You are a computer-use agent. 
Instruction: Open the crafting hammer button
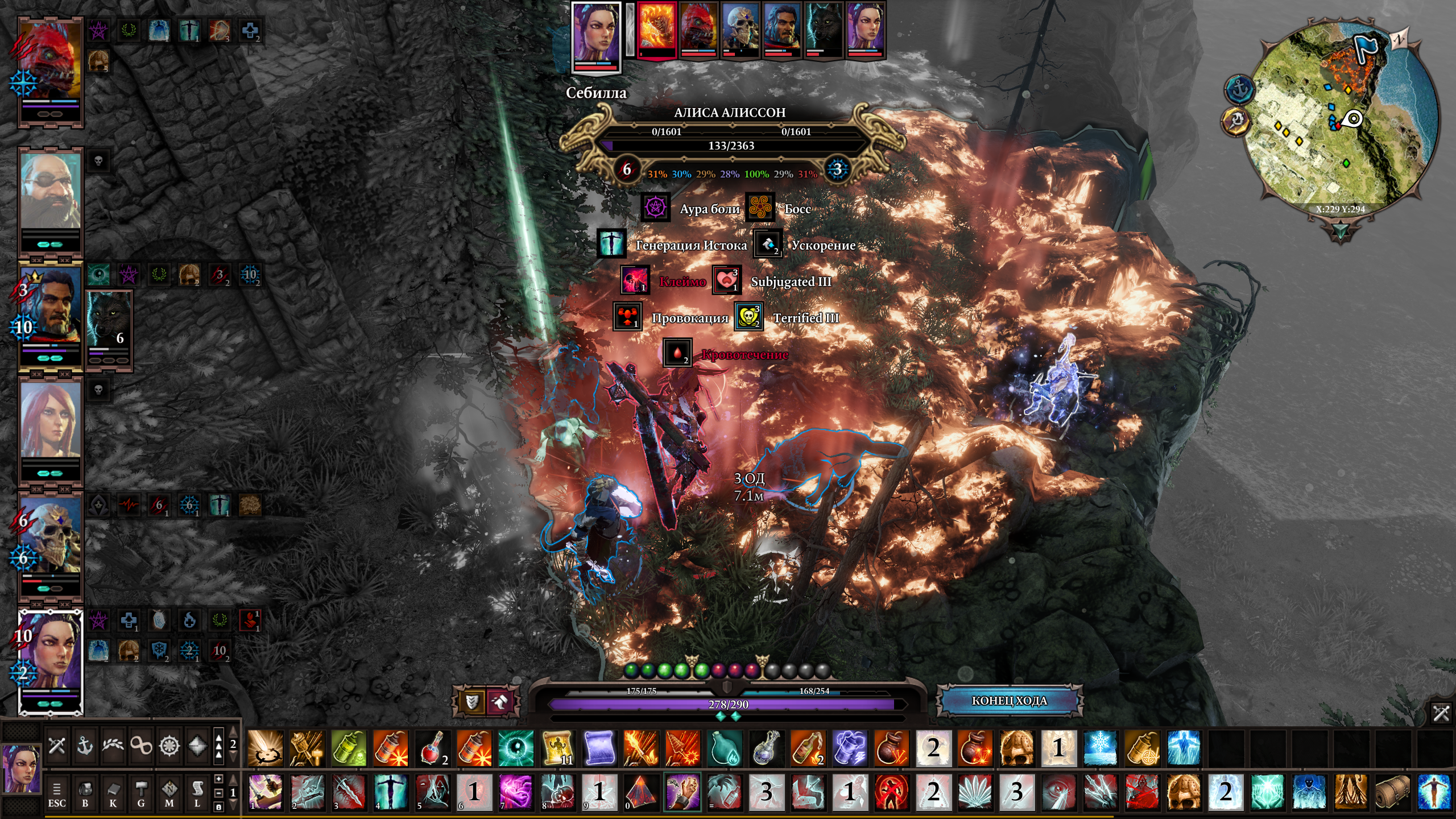point(141,793)
